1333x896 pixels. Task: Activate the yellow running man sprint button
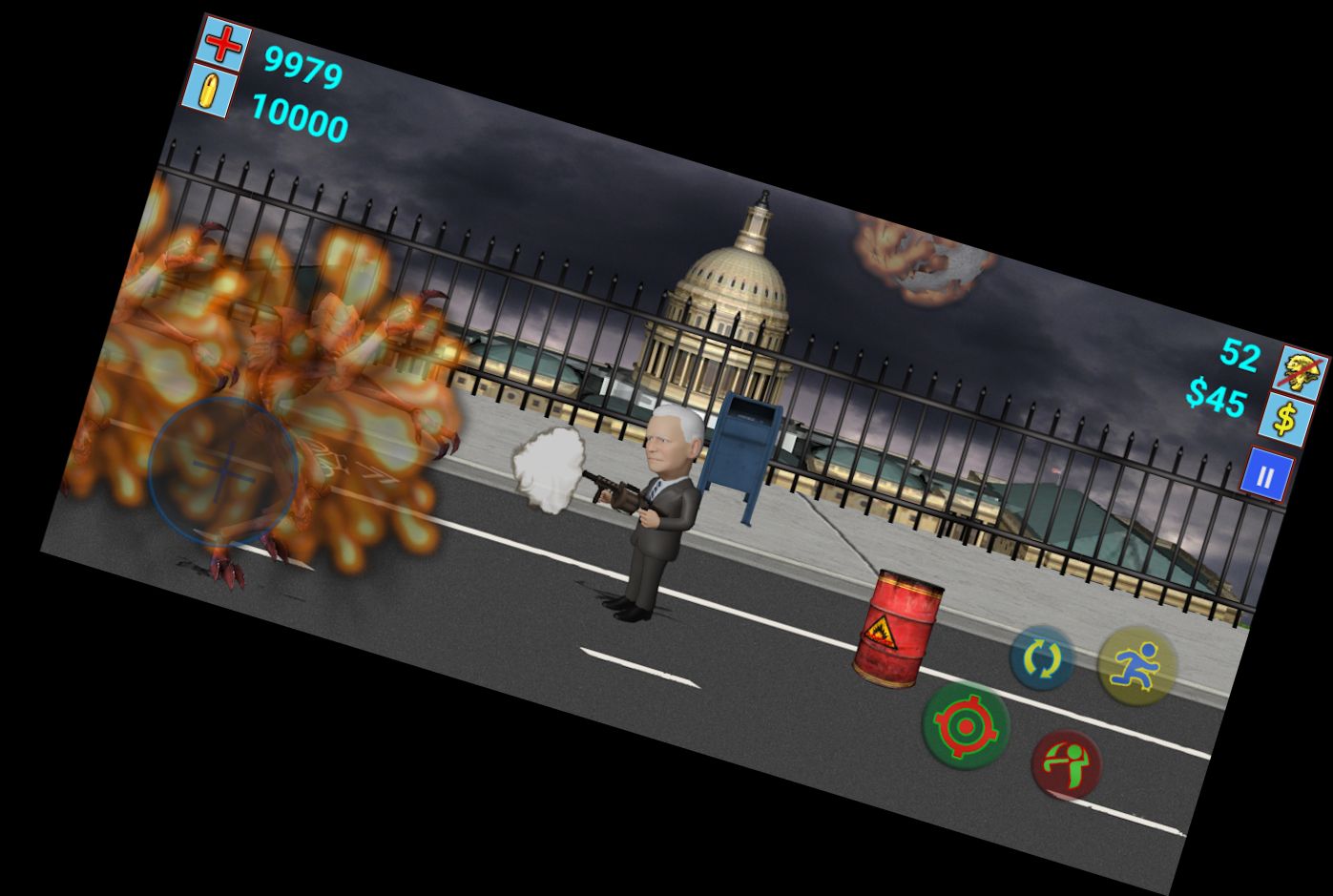(x=1135, y=665)
